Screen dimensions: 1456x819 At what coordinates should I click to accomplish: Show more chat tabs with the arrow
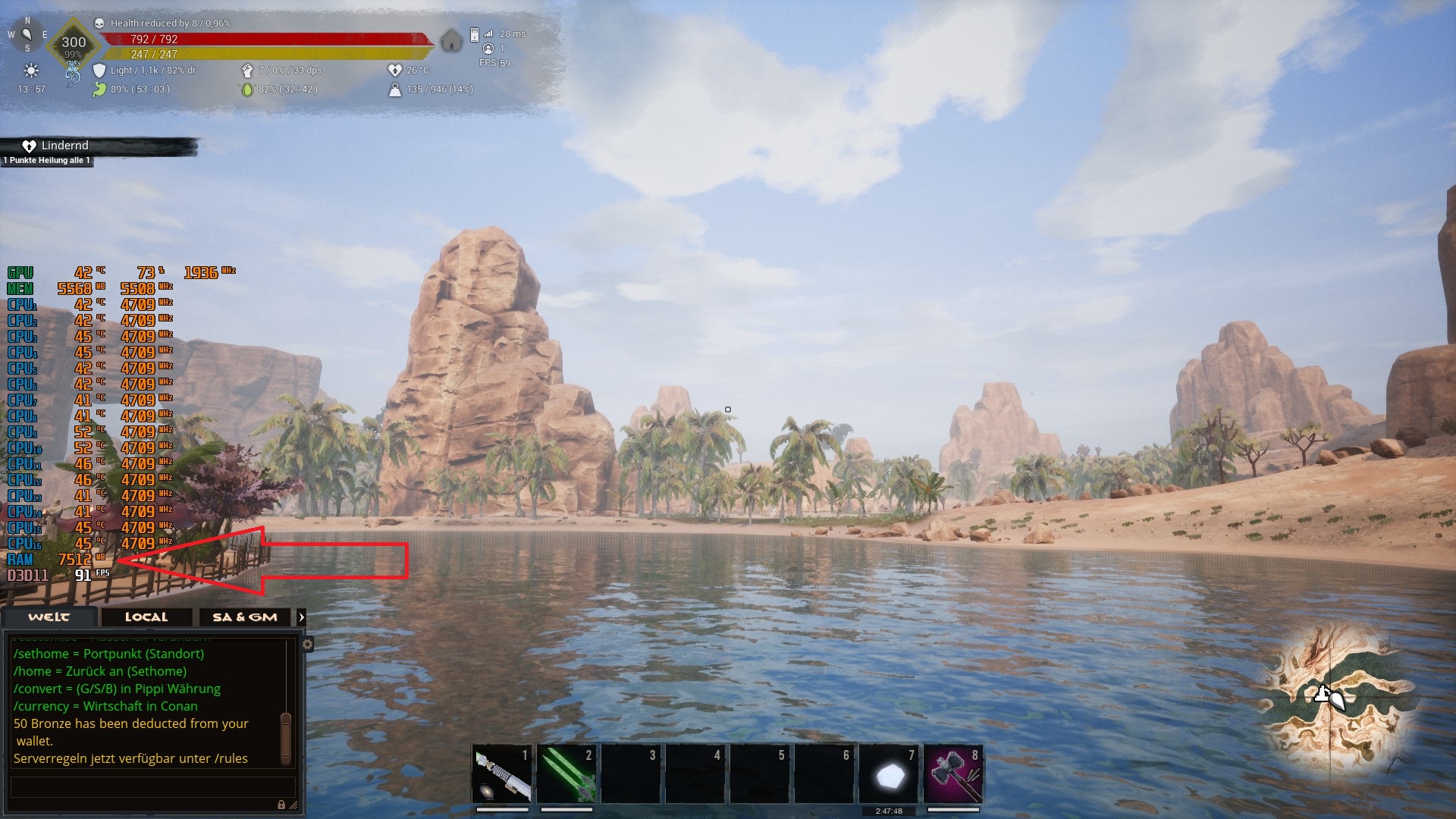(x=302, y=617)
